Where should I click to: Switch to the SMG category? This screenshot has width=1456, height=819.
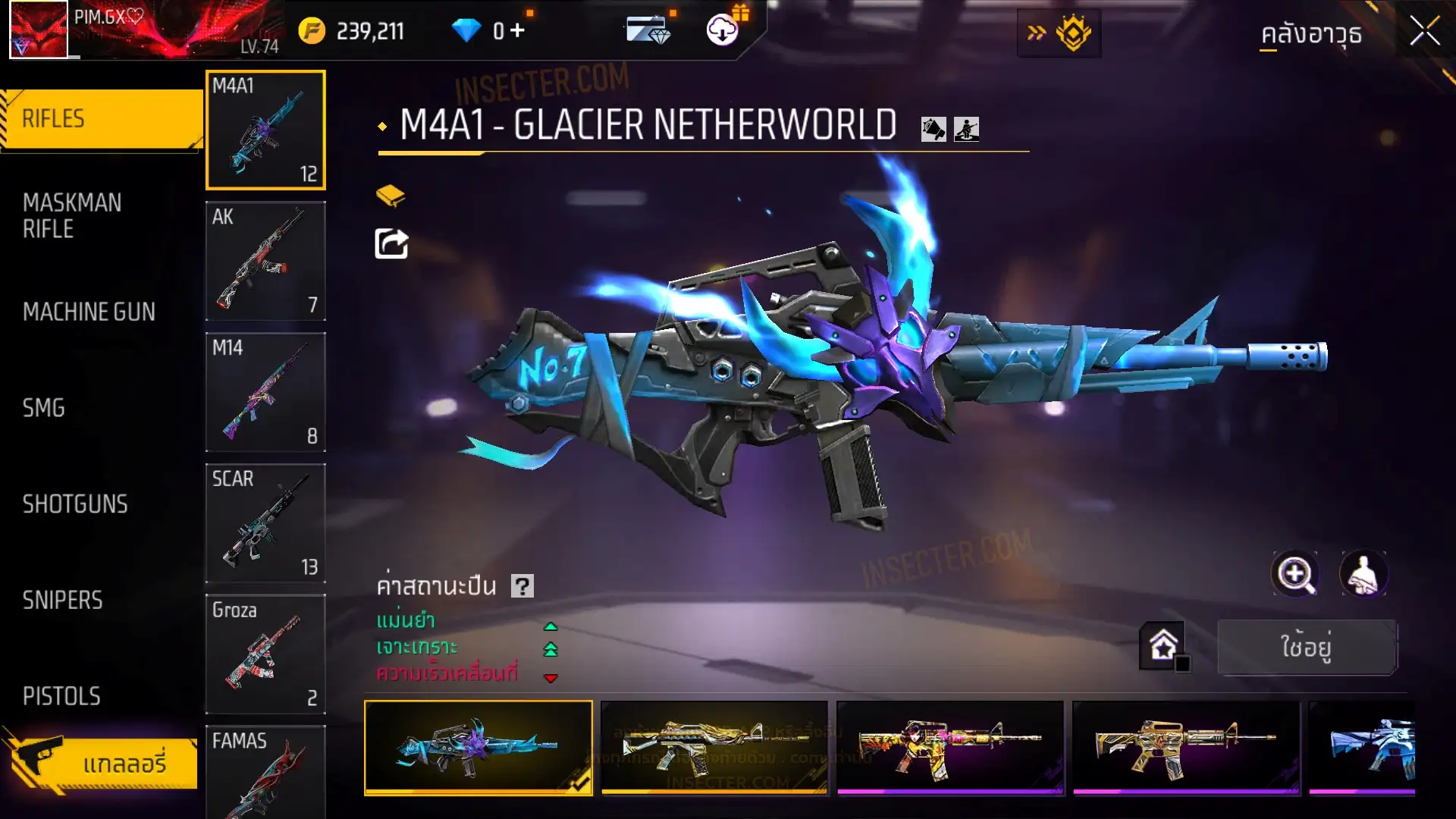[44, 408]
